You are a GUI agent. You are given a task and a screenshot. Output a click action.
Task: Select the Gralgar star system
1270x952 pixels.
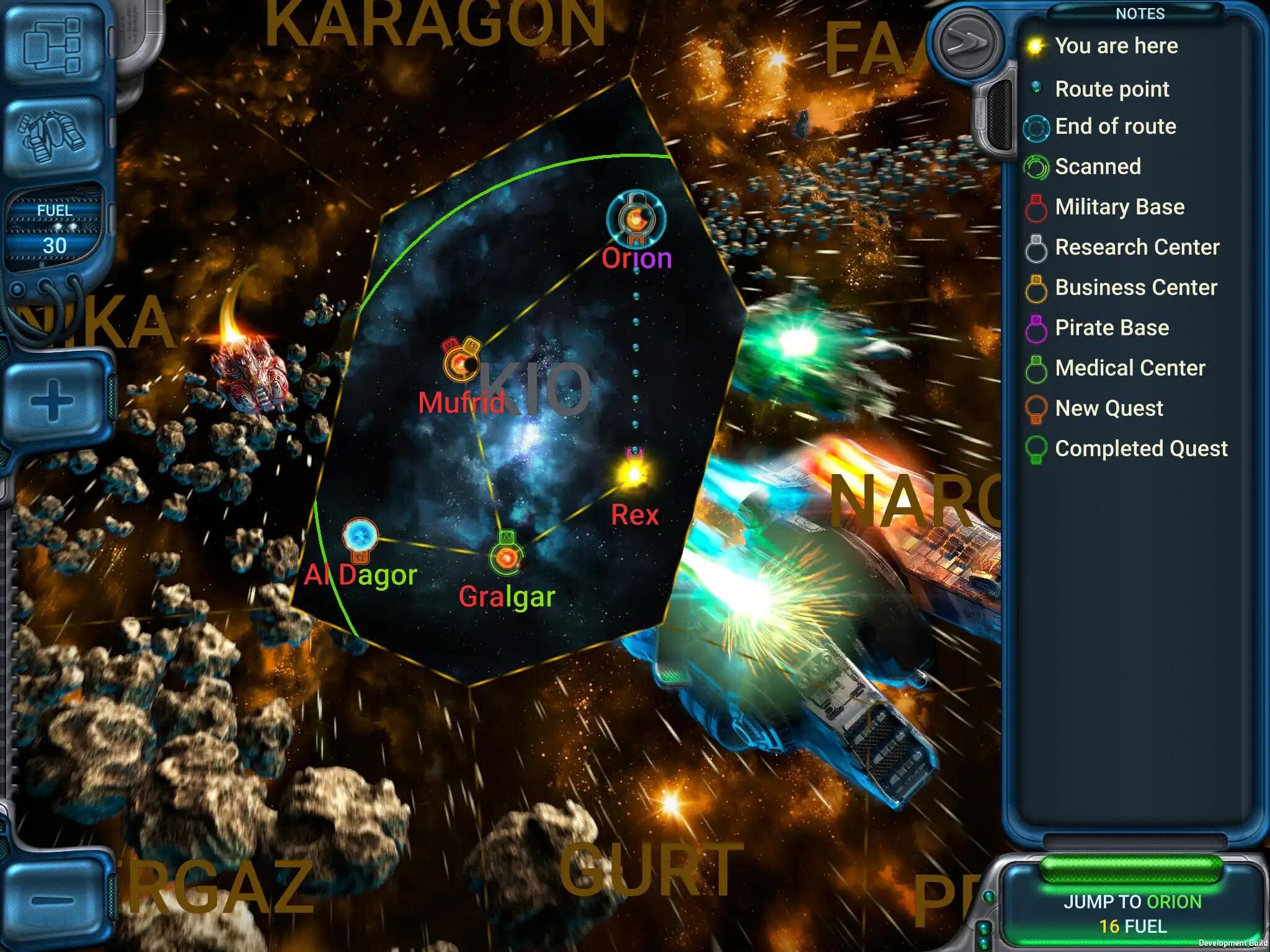click(x=507, y=559)
